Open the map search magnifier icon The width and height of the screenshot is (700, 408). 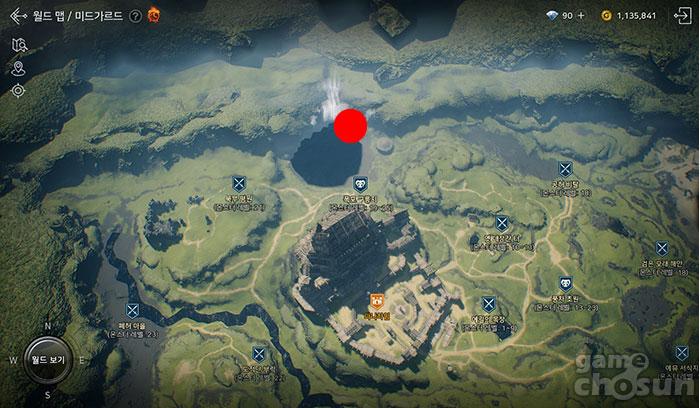click(x=18, y=45)
